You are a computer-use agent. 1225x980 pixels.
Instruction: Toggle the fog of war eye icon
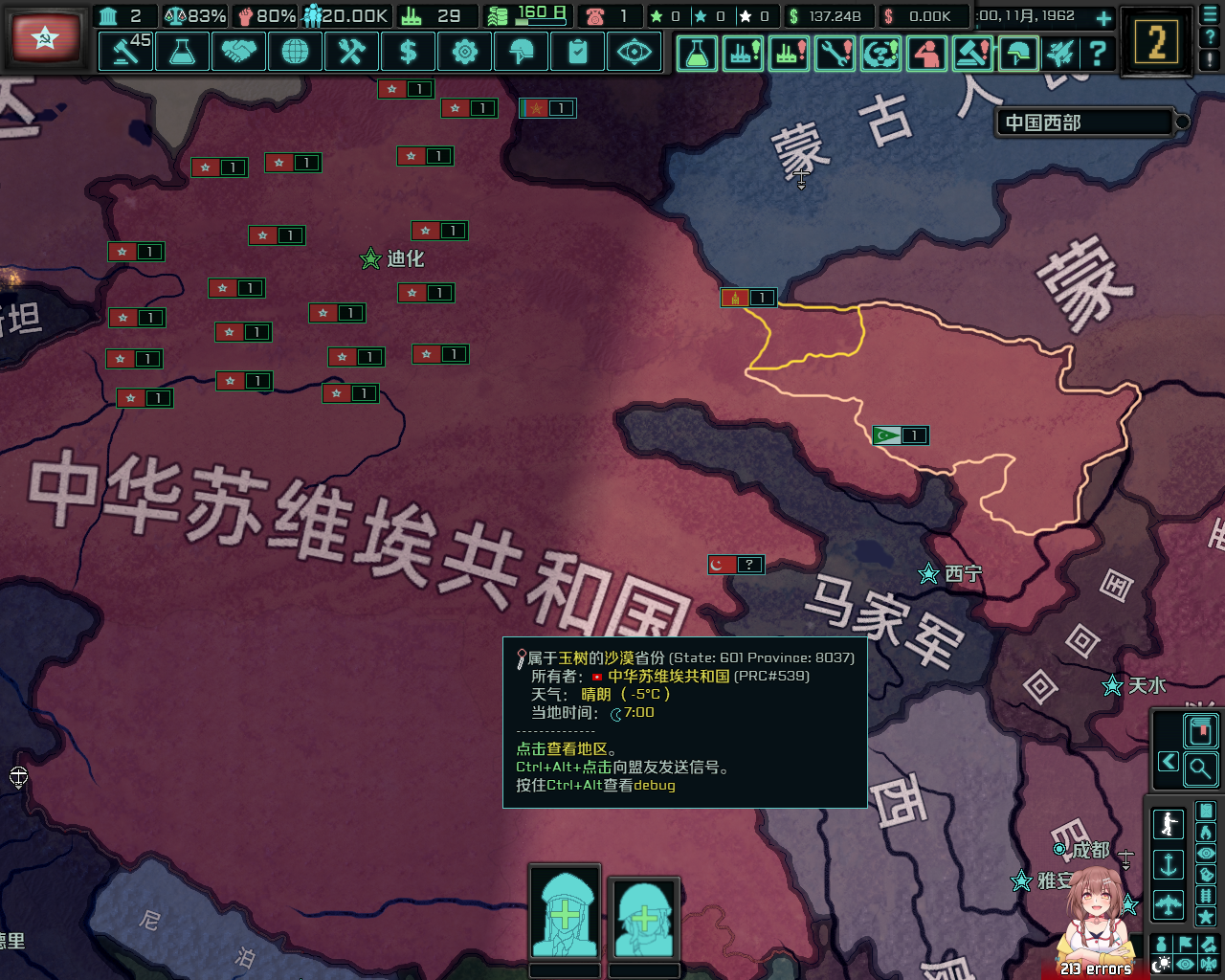tap(1187, 963)
